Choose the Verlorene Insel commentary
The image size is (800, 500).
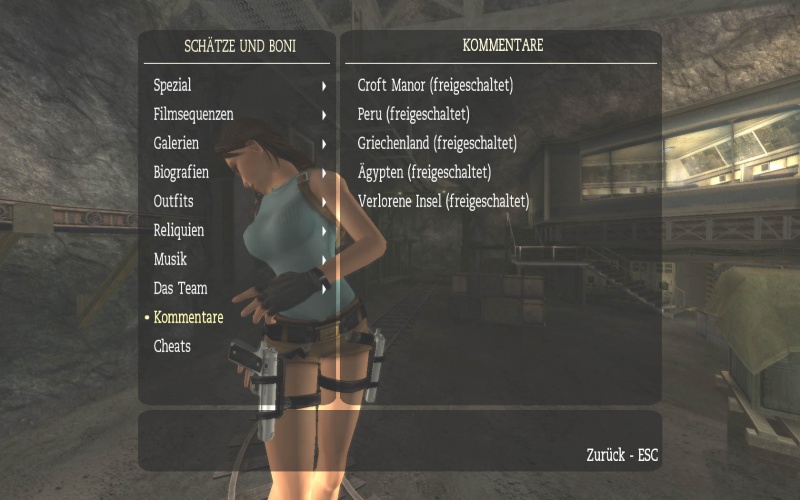[443, 202]
